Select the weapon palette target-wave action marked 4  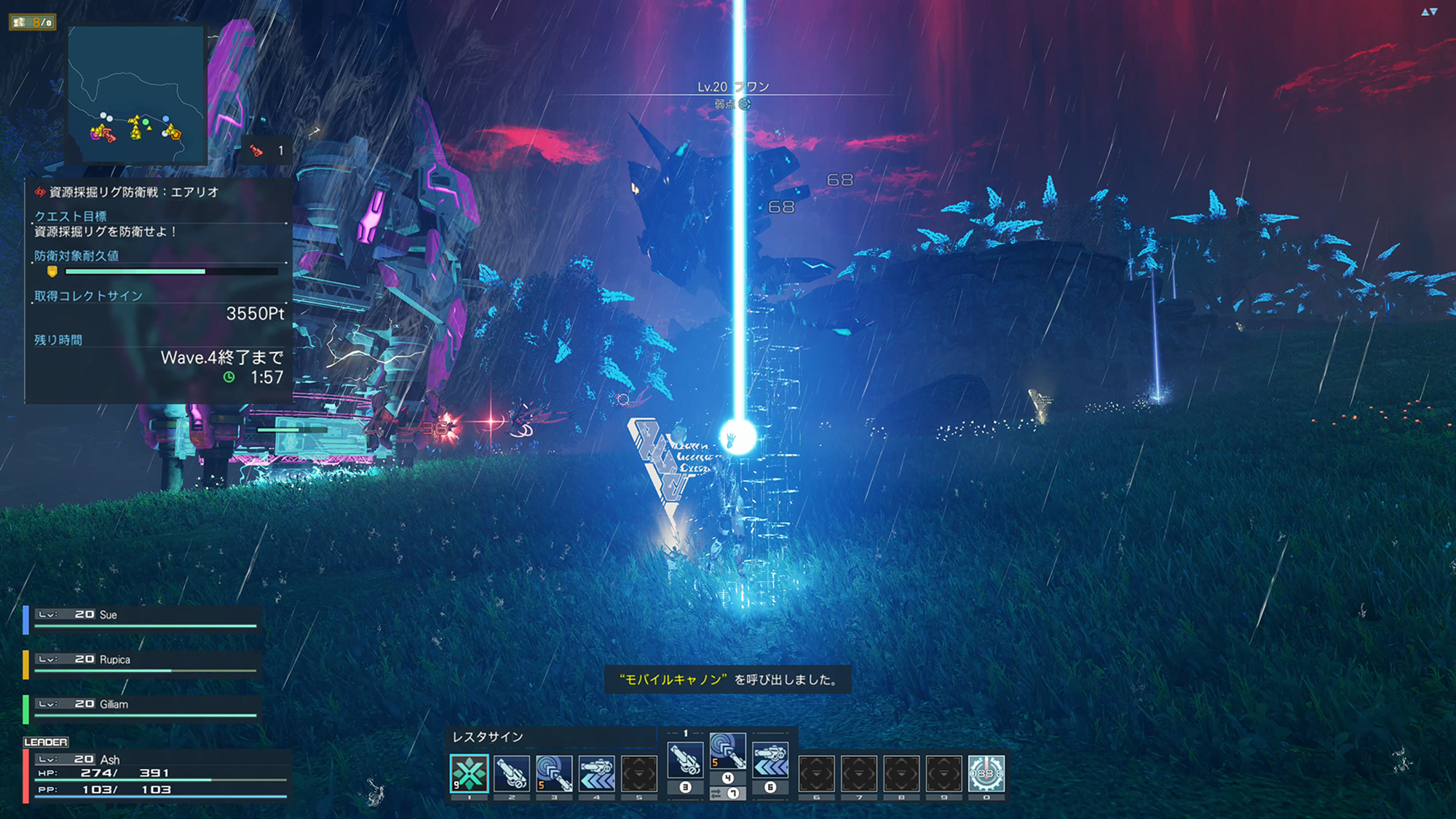pos(727,752)
